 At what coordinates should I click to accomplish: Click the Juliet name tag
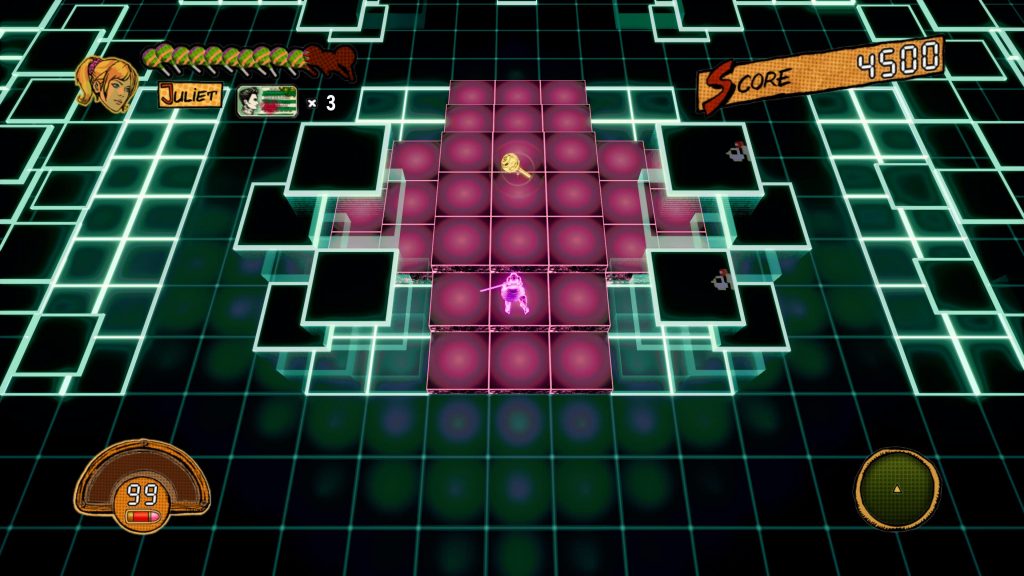(x=189, y=96)
